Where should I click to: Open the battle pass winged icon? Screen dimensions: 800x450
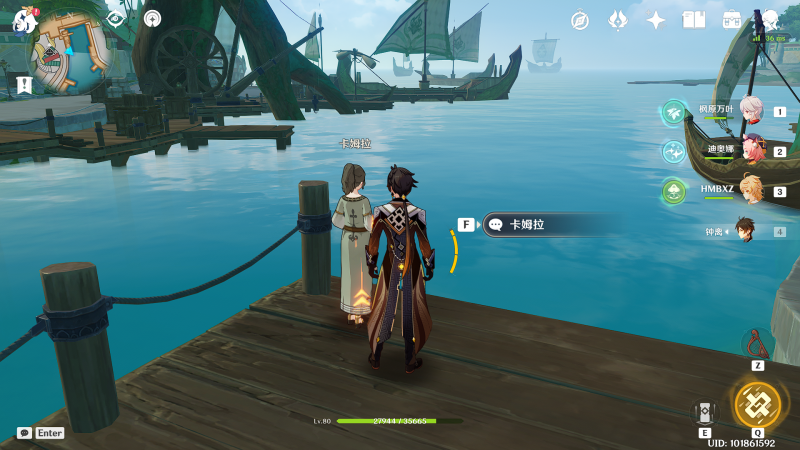(618, 20)
